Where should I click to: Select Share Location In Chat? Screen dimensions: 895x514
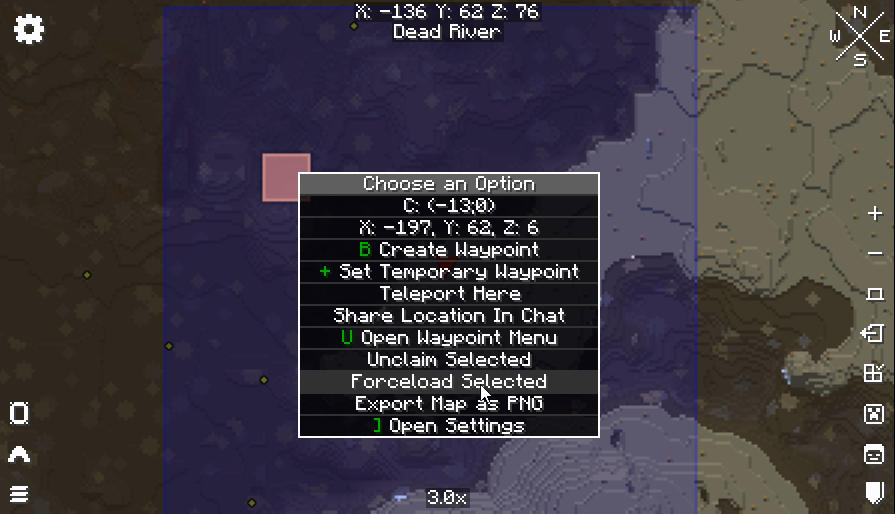click(x=449, y=316)
